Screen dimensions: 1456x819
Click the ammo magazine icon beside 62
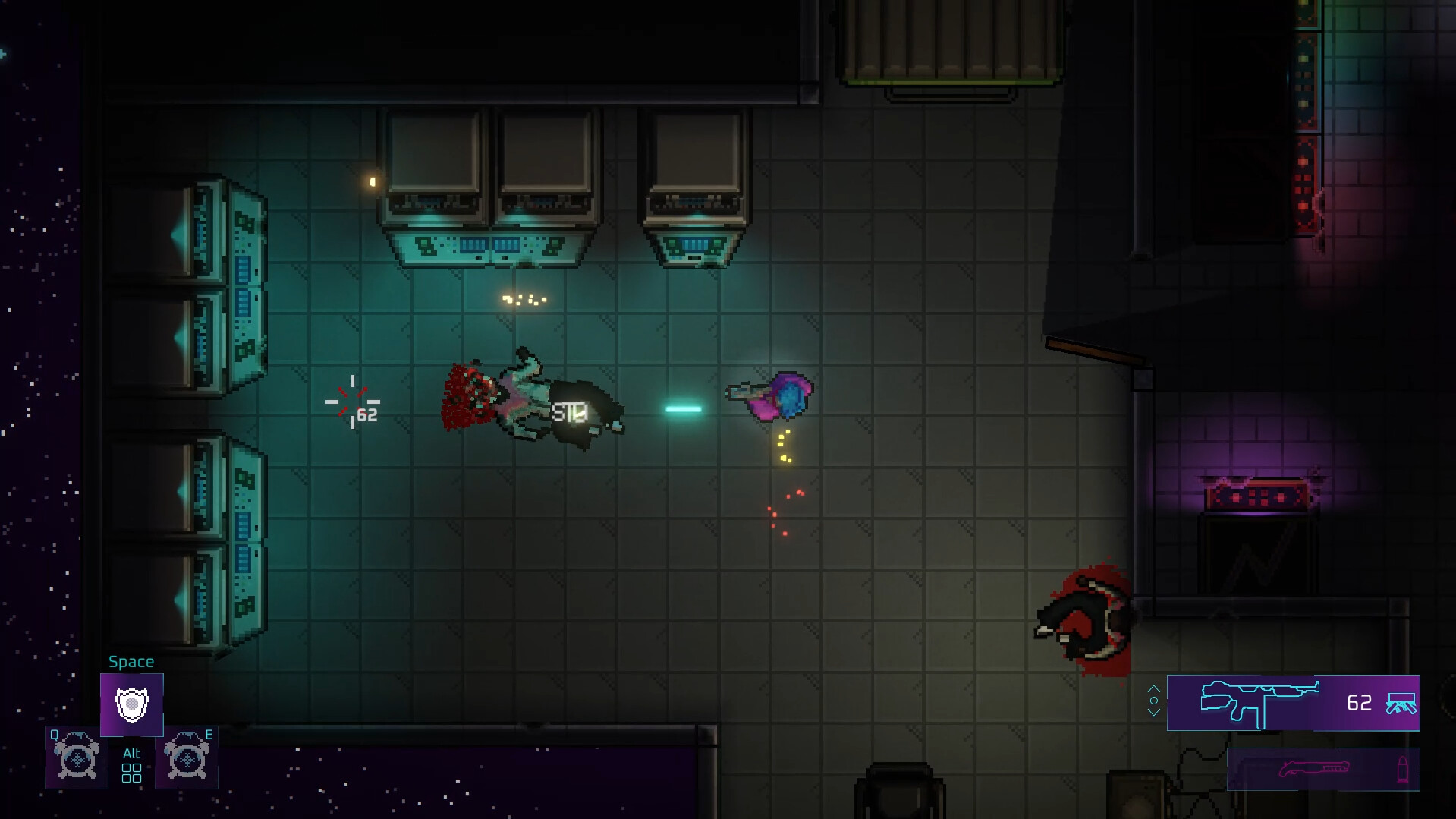coord(1402,704)
